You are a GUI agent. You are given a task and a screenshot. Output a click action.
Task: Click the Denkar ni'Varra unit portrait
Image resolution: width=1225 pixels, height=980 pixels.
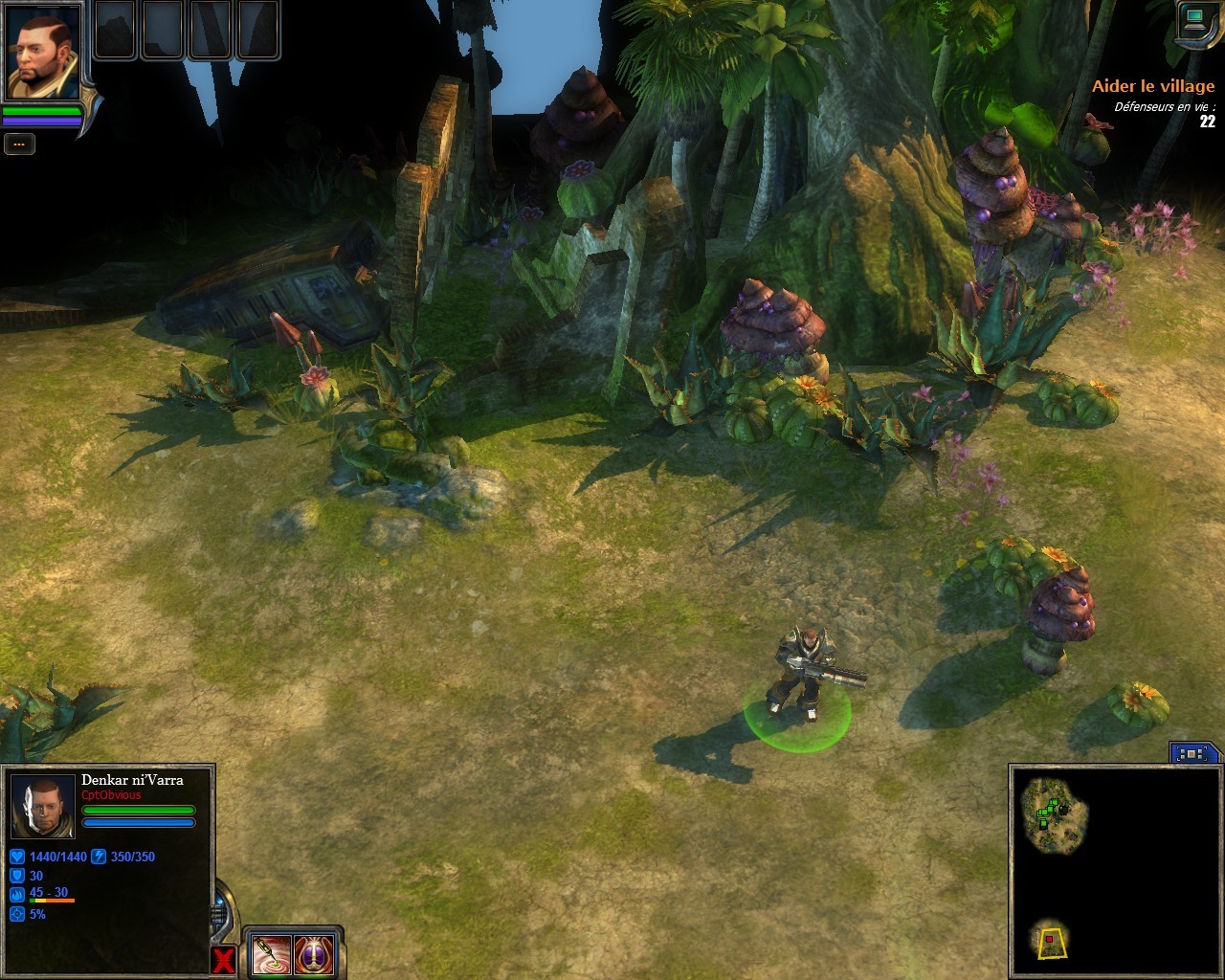(x=42, y=806)
